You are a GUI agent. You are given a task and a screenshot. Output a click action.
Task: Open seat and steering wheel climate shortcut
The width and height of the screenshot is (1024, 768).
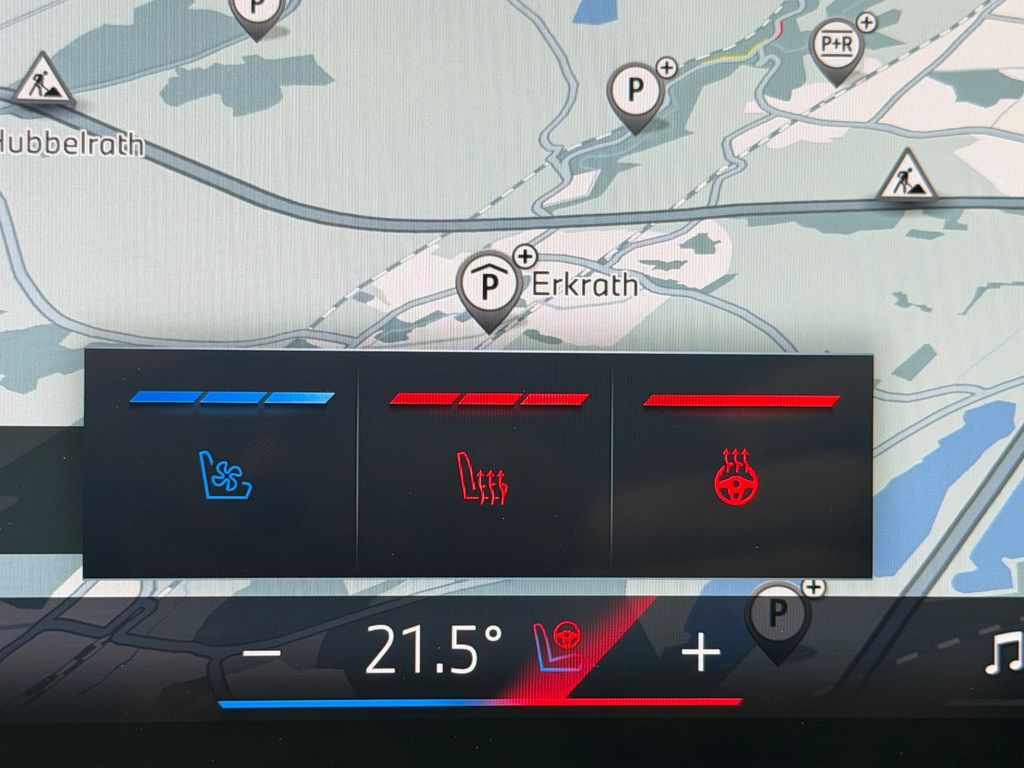click(x=557, y=645)
